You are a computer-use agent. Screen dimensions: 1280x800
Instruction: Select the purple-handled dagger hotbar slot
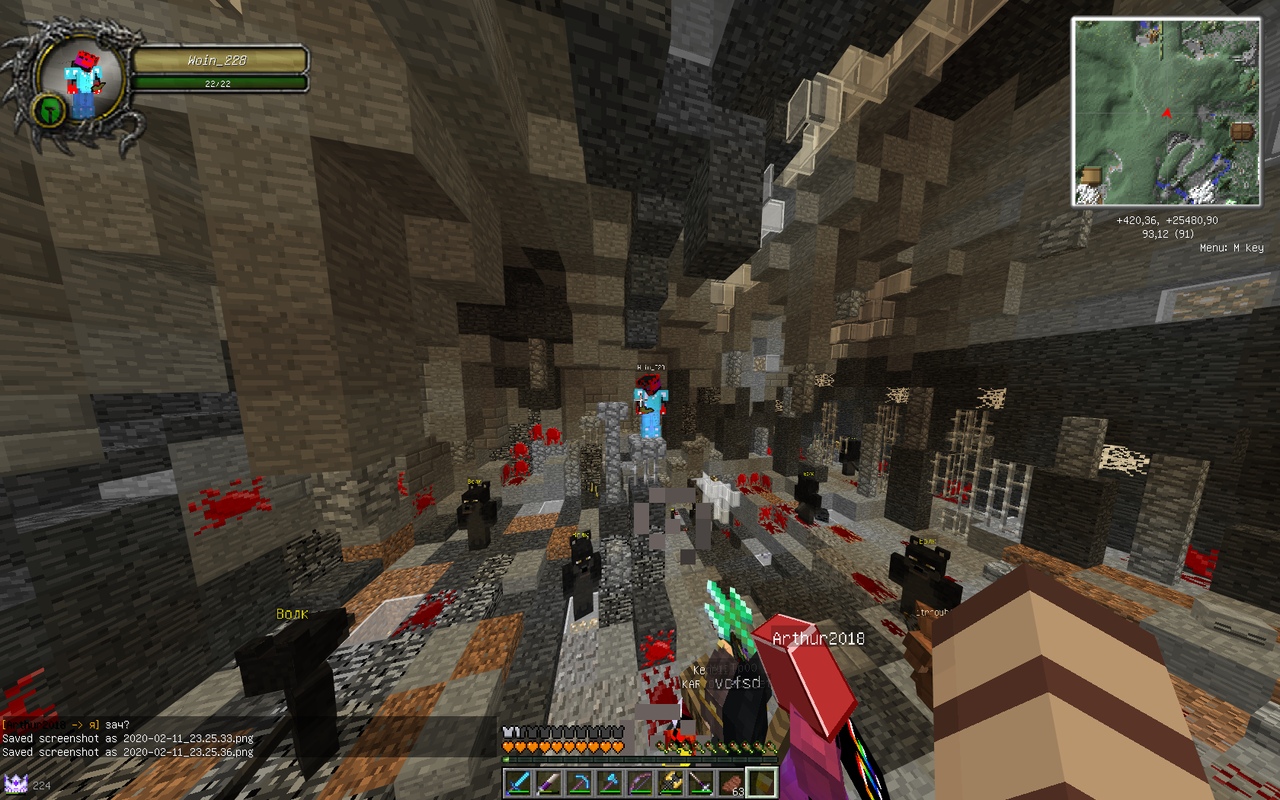tap(548, 782)
